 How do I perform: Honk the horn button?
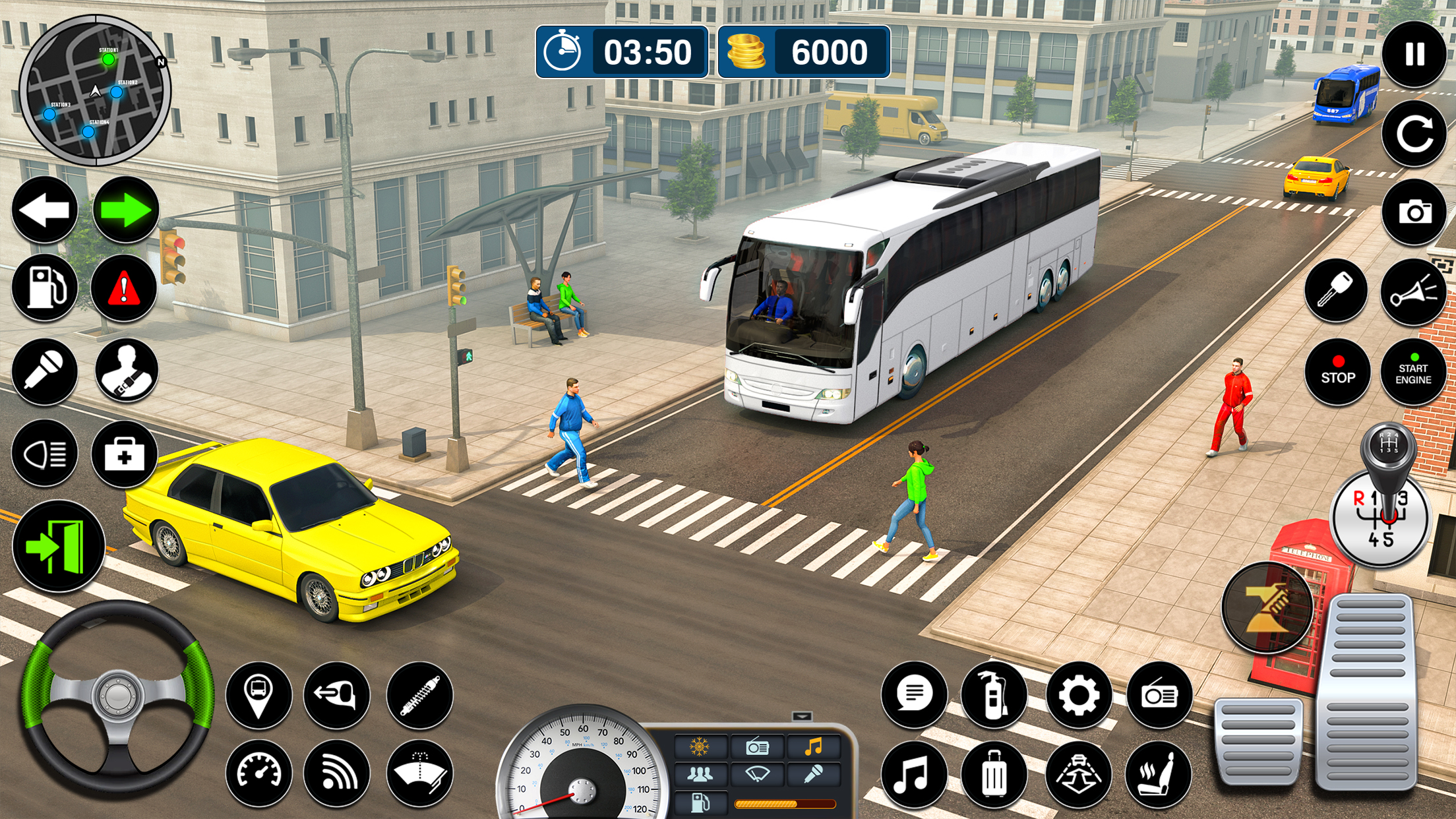1413,292
